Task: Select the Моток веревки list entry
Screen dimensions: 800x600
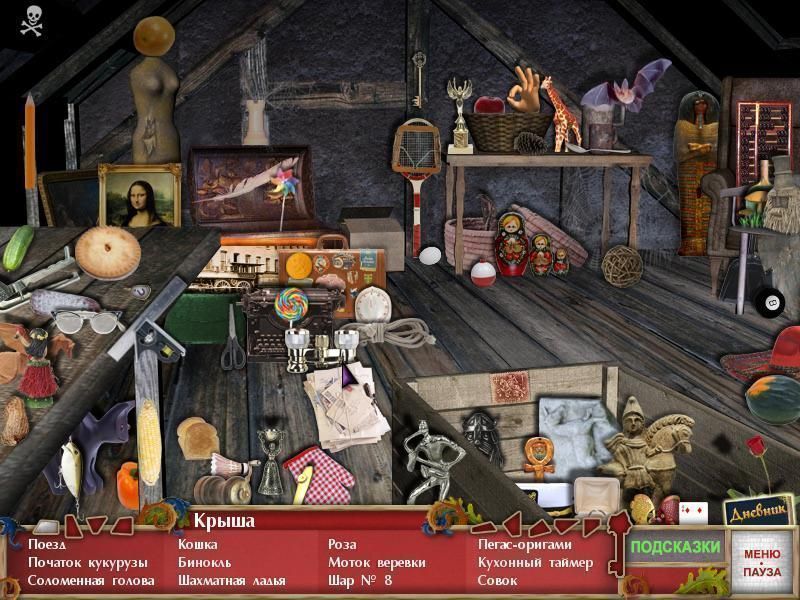Action: coord(376,562)
